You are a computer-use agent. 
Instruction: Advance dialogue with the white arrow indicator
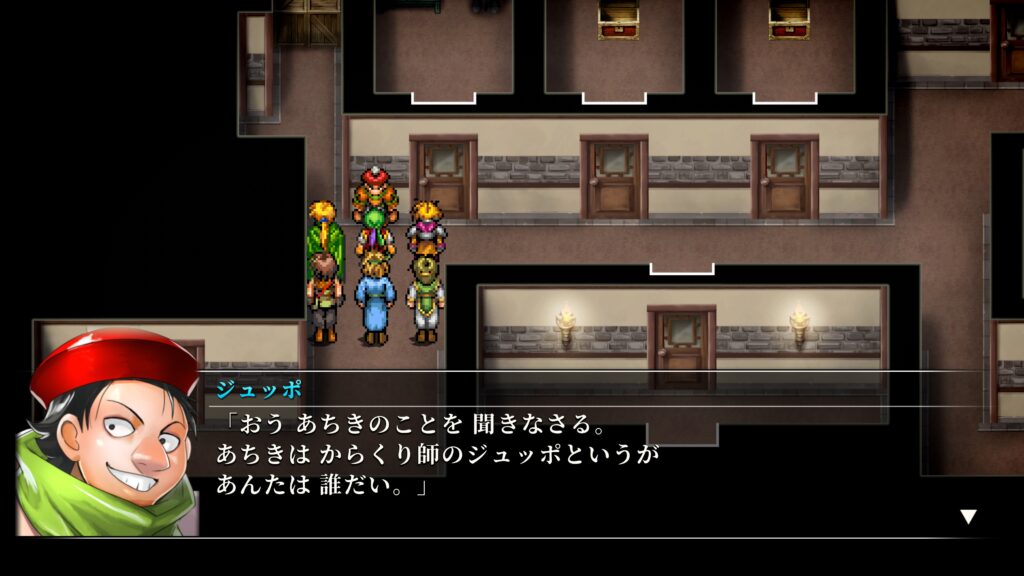(x=968, y=516)
